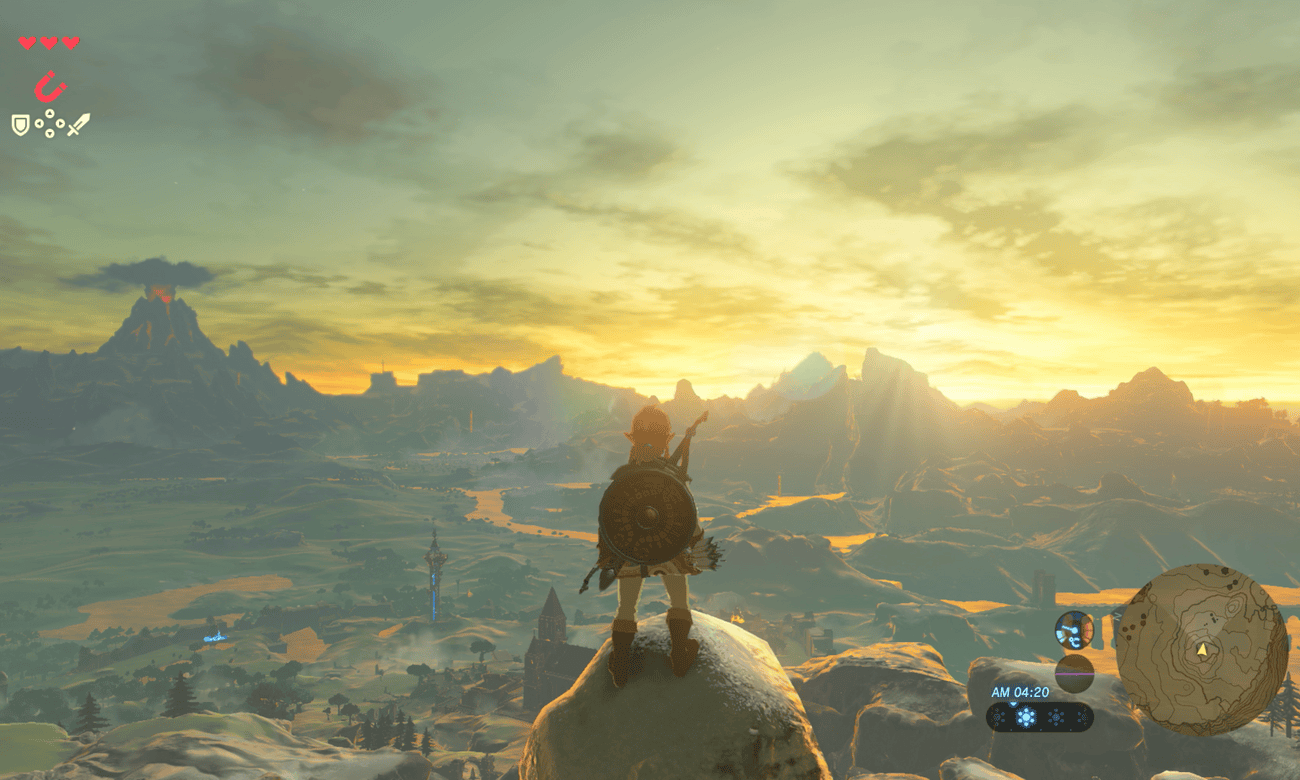Click the purple altitude line in the round gauge
Viewport: 1300px width, 780px height.
[x=1075, y=674]
